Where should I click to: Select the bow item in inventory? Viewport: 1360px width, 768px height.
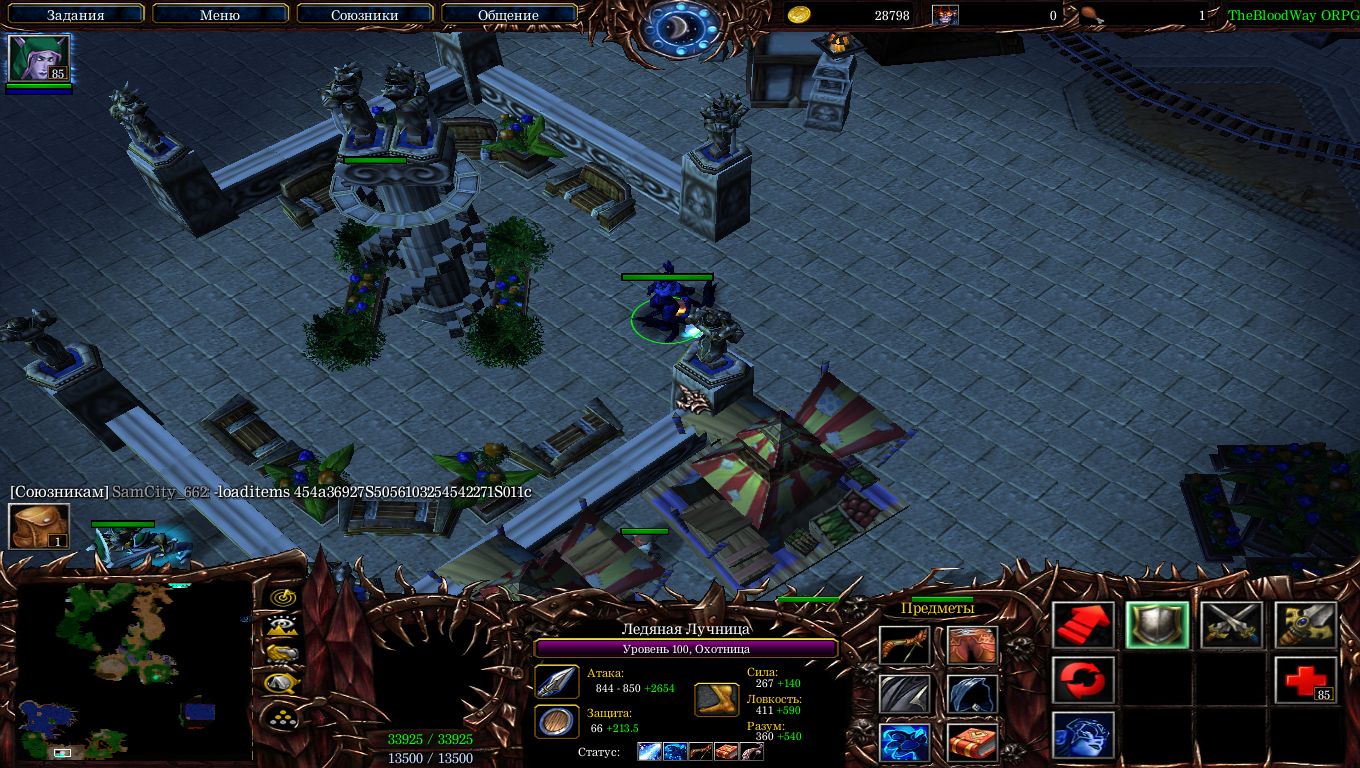click(904, 646)
